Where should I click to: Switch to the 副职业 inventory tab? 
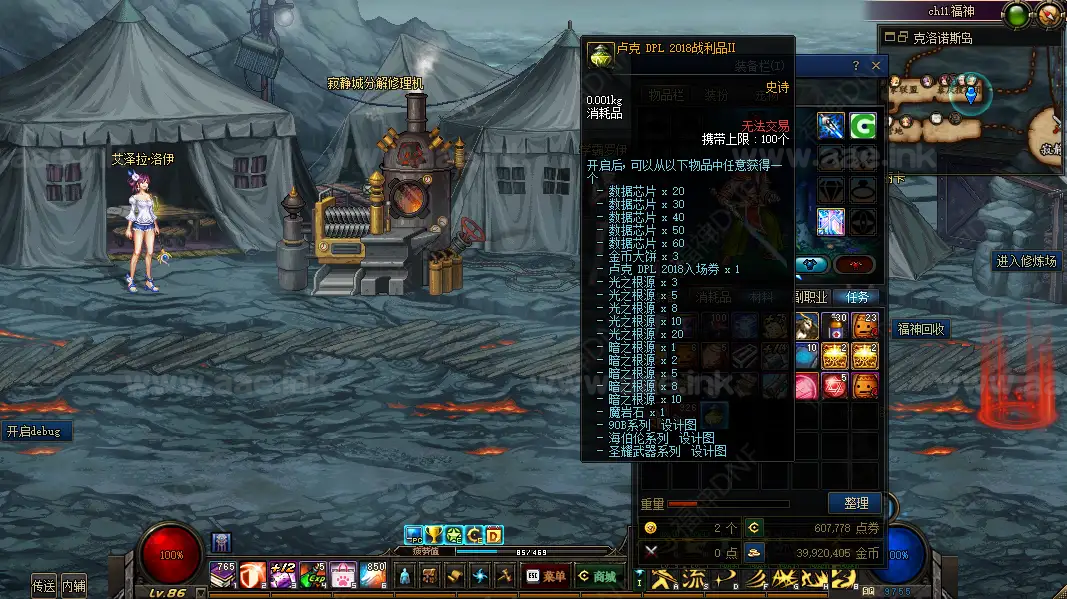click(809, 297)
